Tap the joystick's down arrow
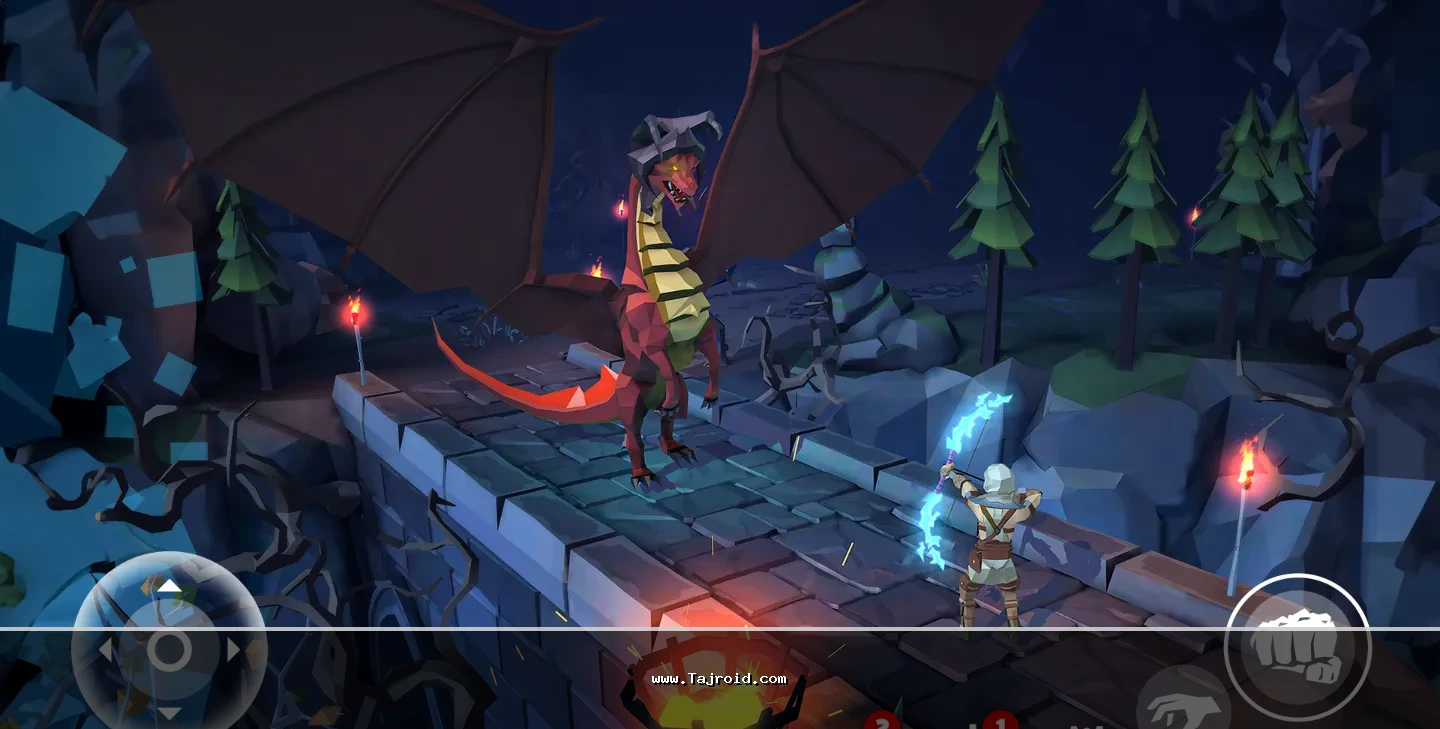The width and height of the screenshot is (1440, 729). pyautogui.click(x=170, y=712)
